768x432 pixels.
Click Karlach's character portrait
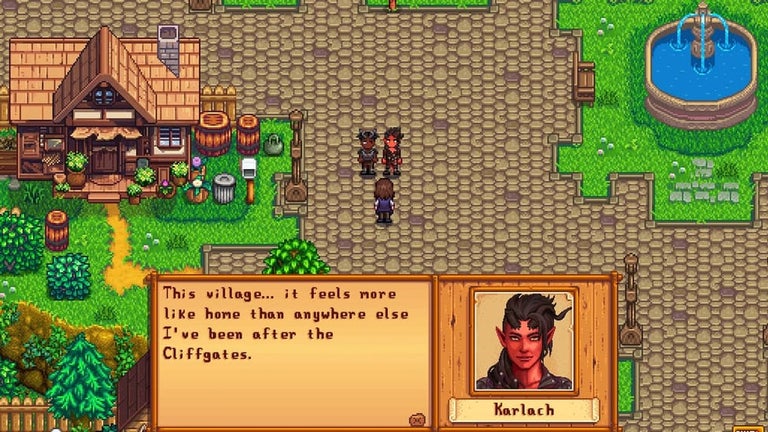tap(524, 341)
